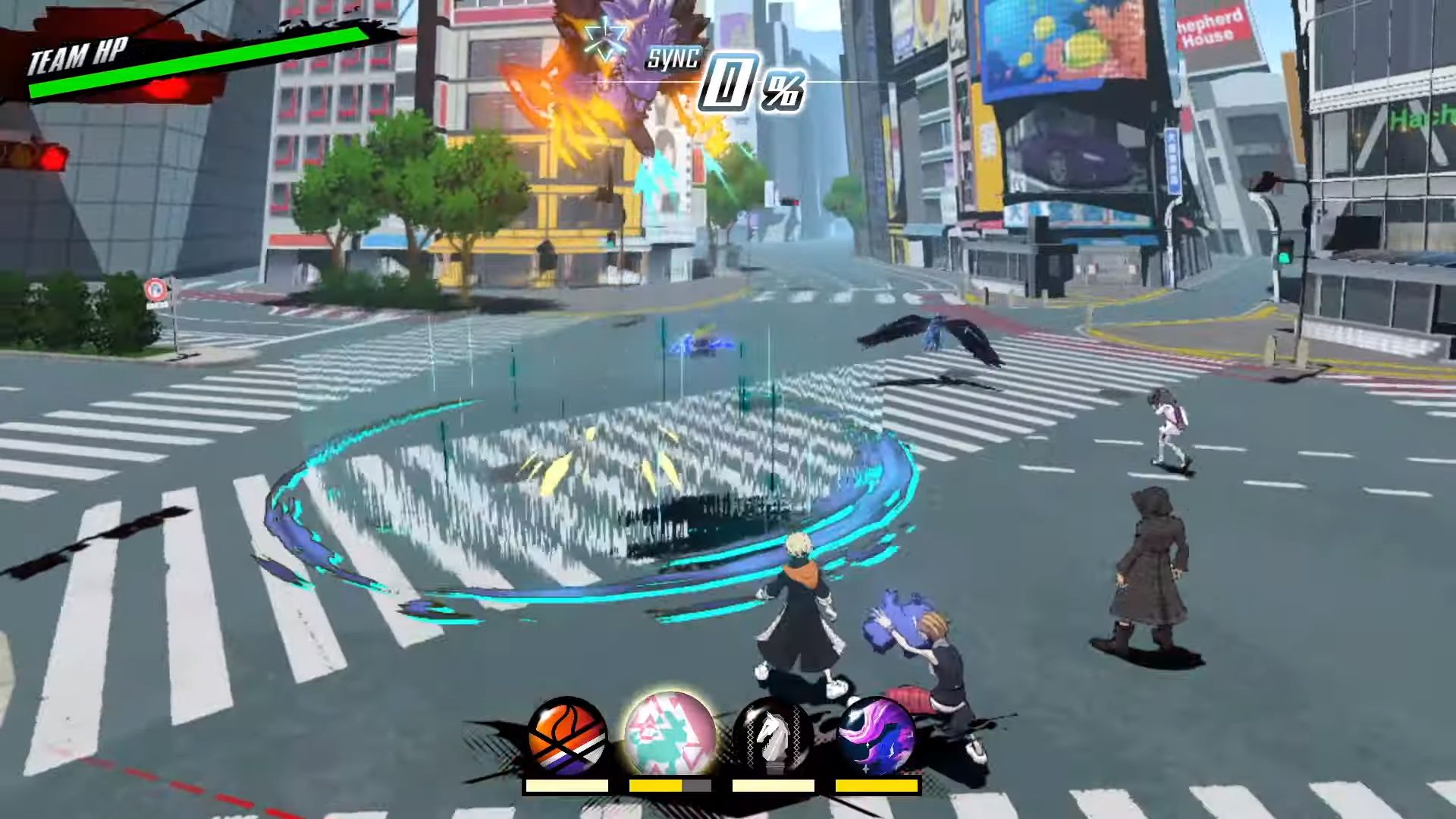This screenshot has height=819, width=1456.
Task: Trigger the purple galaxy swirl pin
Action: (x=877, y=734)
